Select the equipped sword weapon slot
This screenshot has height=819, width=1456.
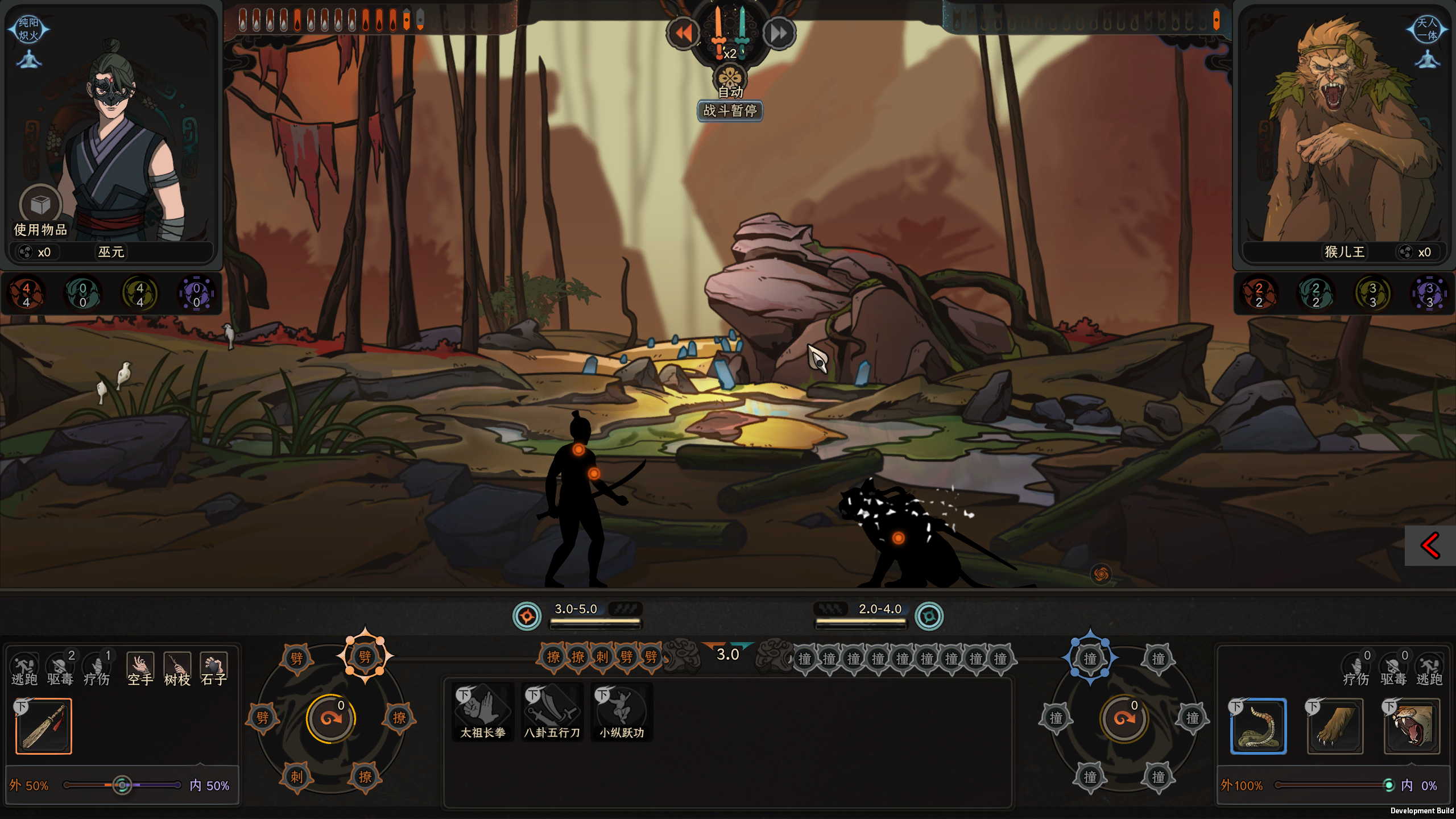tap(44, 726)
